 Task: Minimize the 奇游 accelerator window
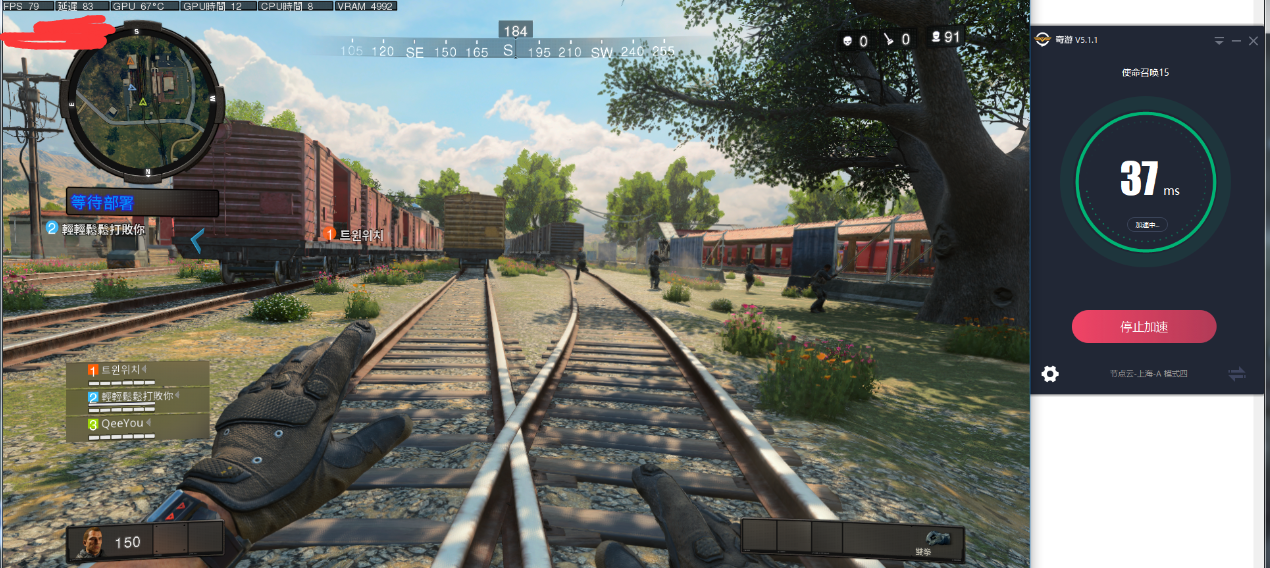point(1236,41)
